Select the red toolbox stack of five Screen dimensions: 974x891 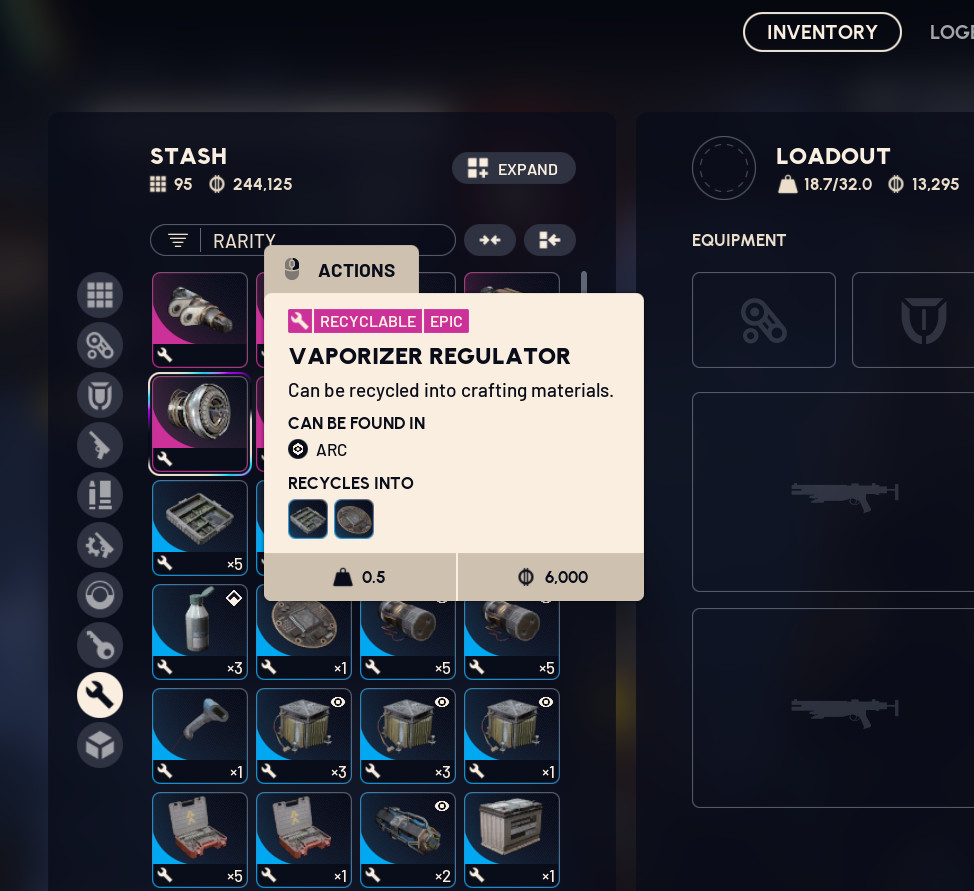point(200,840)
